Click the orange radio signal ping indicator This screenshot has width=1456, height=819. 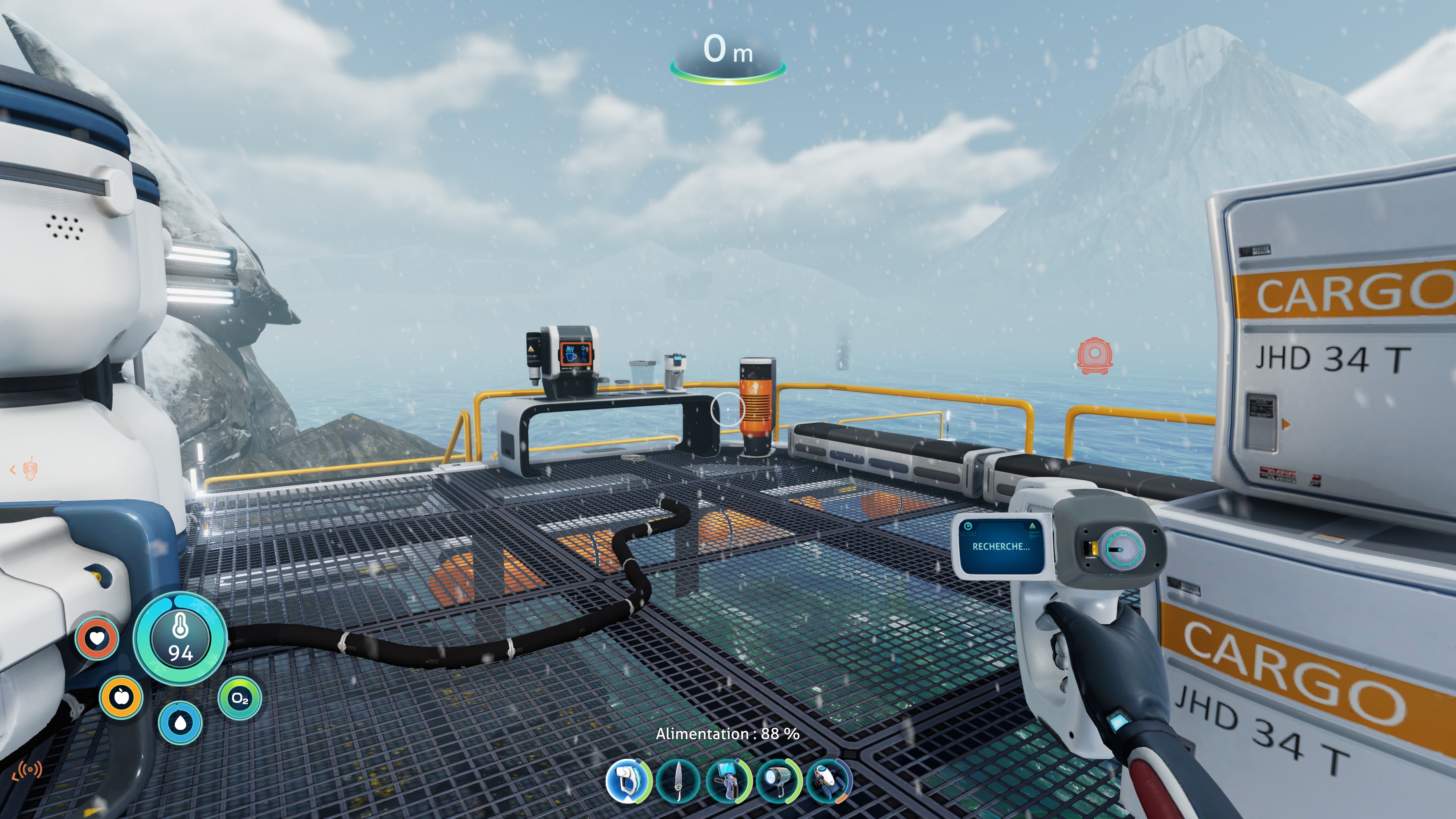pyautogui.click(x=27, y=769)
